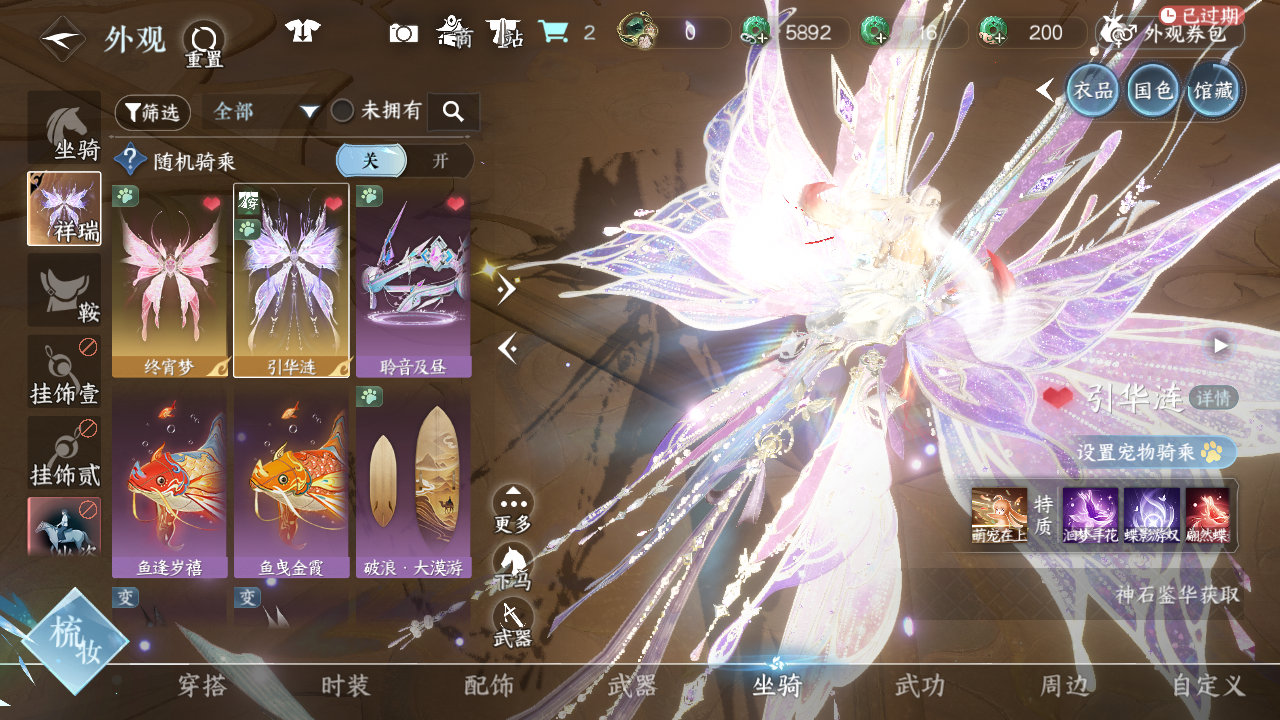This screenshot has height=720, width=1280.
Task: View 引华涟 details via 详情
Action: [x=1214, y=398]
